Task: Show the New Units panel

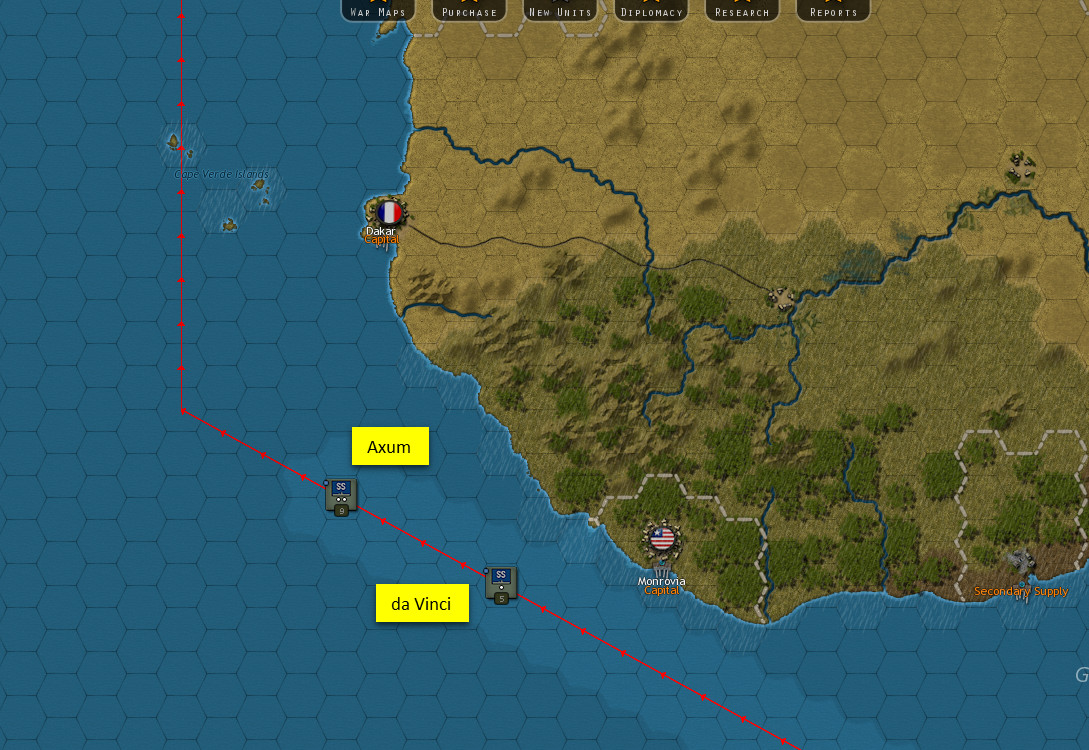Action: pos(560,11)
